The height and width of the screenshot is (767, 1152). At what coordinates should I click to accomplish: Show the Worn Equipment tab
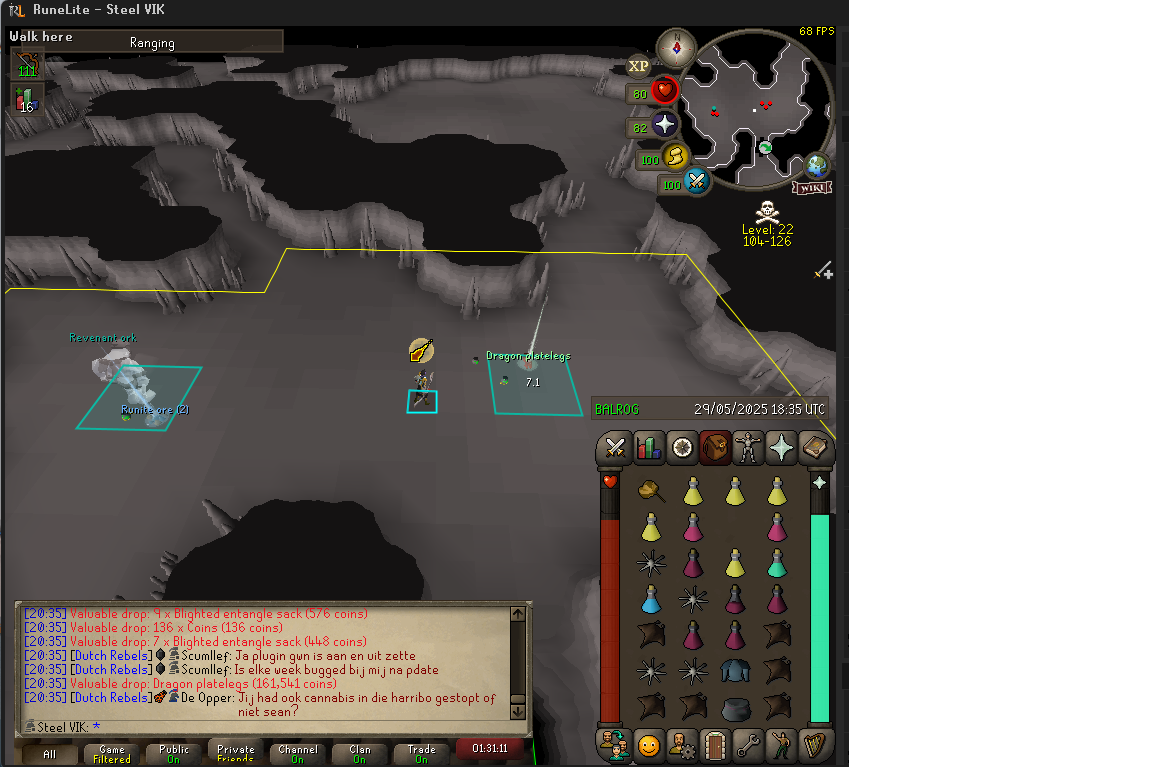click(748, 448)
